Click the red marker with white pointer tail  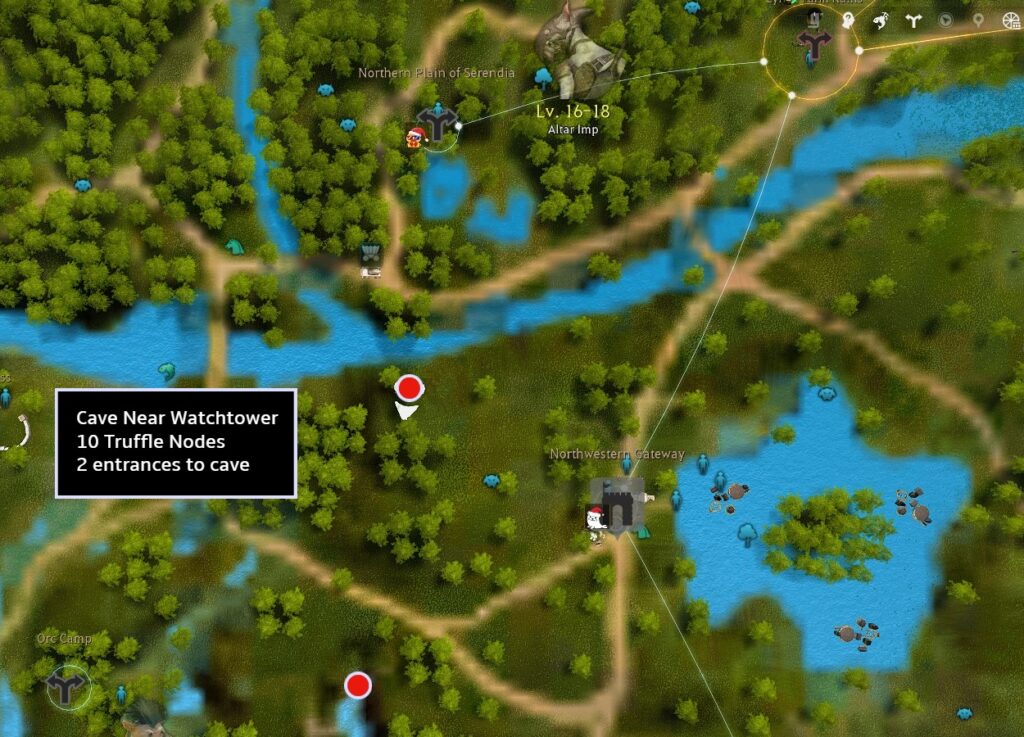[408, 389]
